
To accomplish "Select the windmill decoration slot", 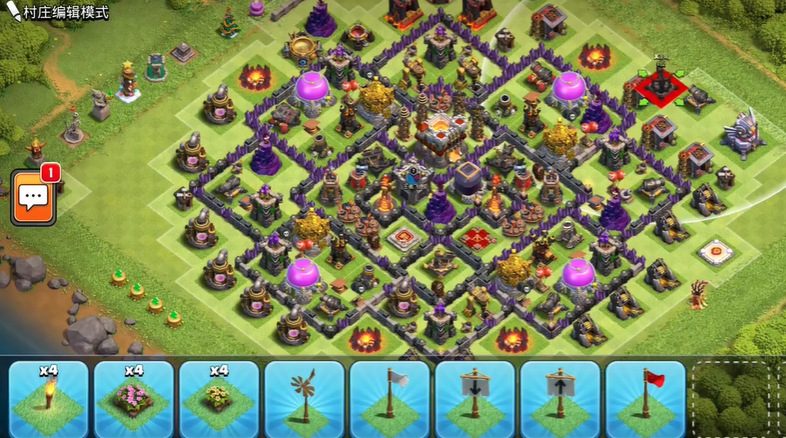I will pyautogui.click(x=304, y=398).
